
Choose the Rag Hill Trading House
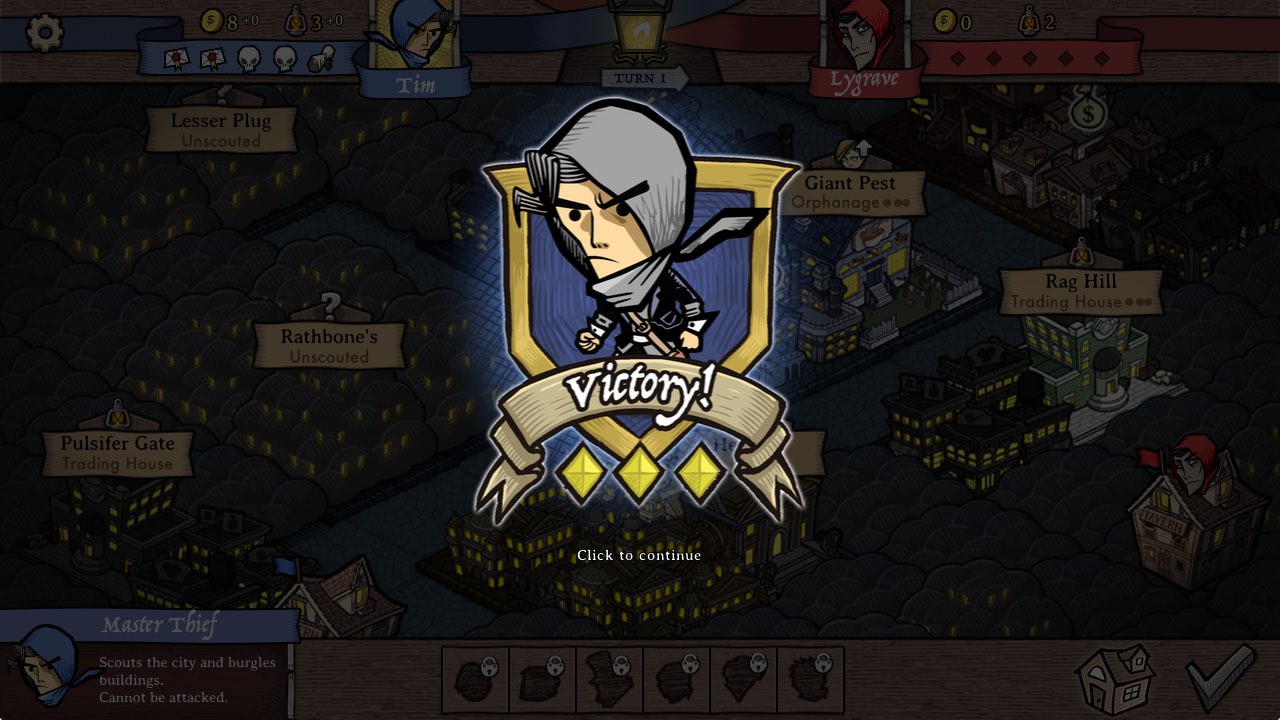point(1081,291)
